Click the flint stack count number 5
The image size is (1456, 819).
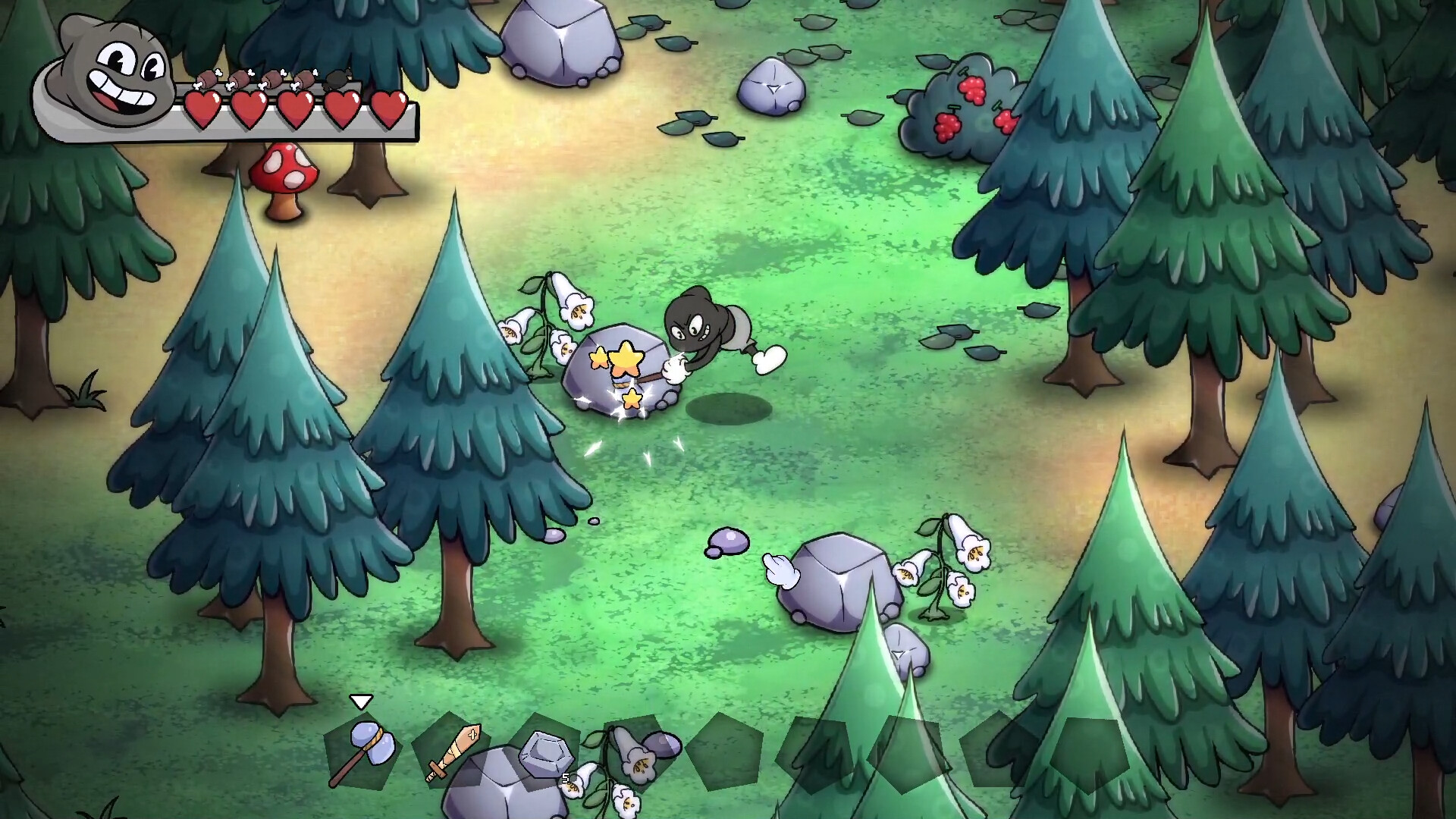coord(565,777)
